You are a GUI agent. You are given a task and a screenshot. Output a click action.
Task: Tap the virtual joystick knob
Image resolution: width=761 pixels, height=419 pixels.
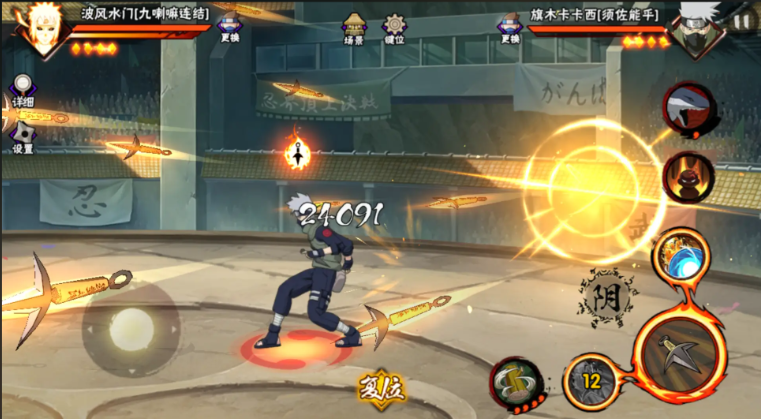point(131,327)
